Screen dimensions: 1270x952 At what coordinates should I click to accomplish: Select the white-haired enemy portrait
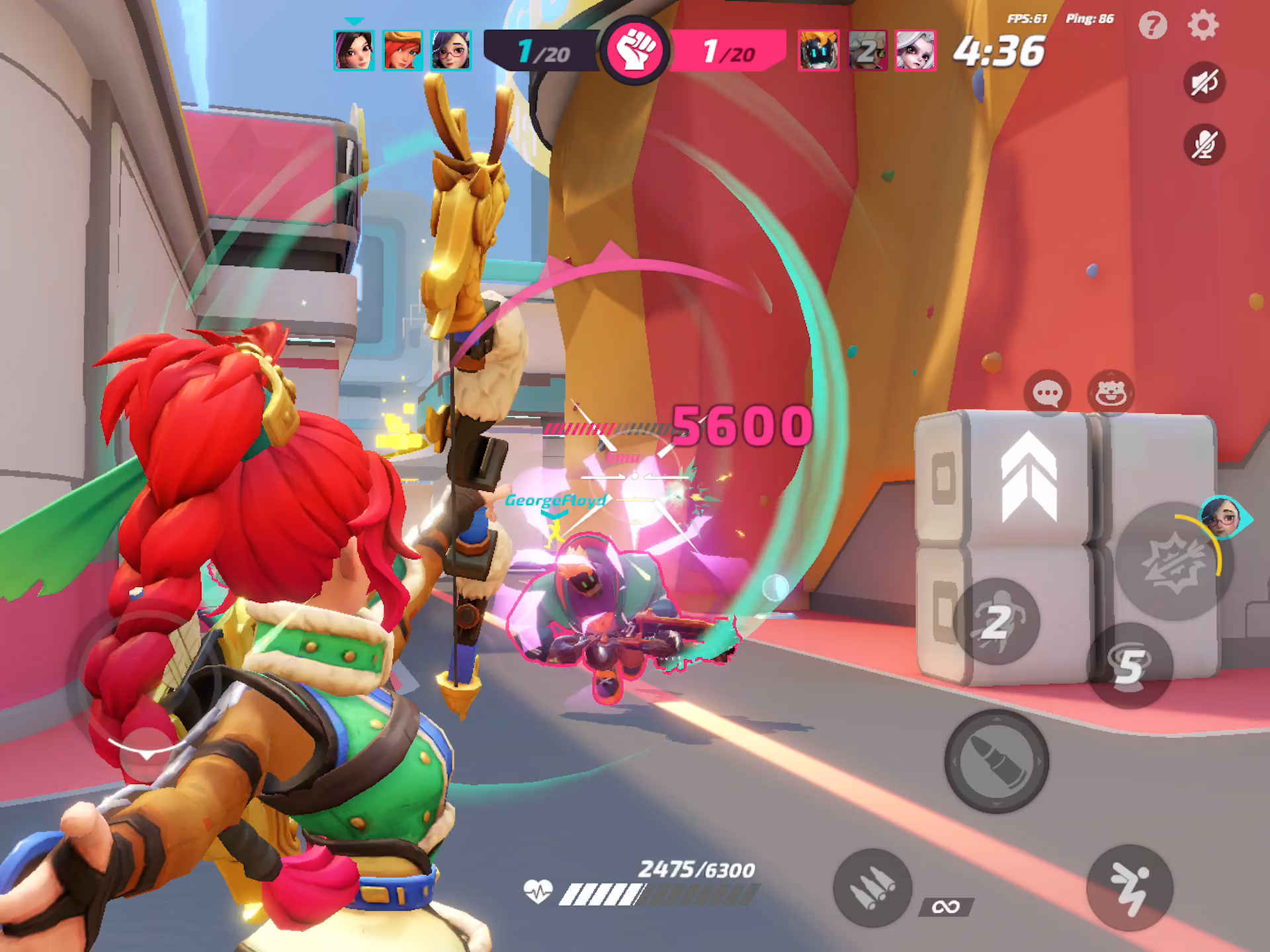coord(915,50)
